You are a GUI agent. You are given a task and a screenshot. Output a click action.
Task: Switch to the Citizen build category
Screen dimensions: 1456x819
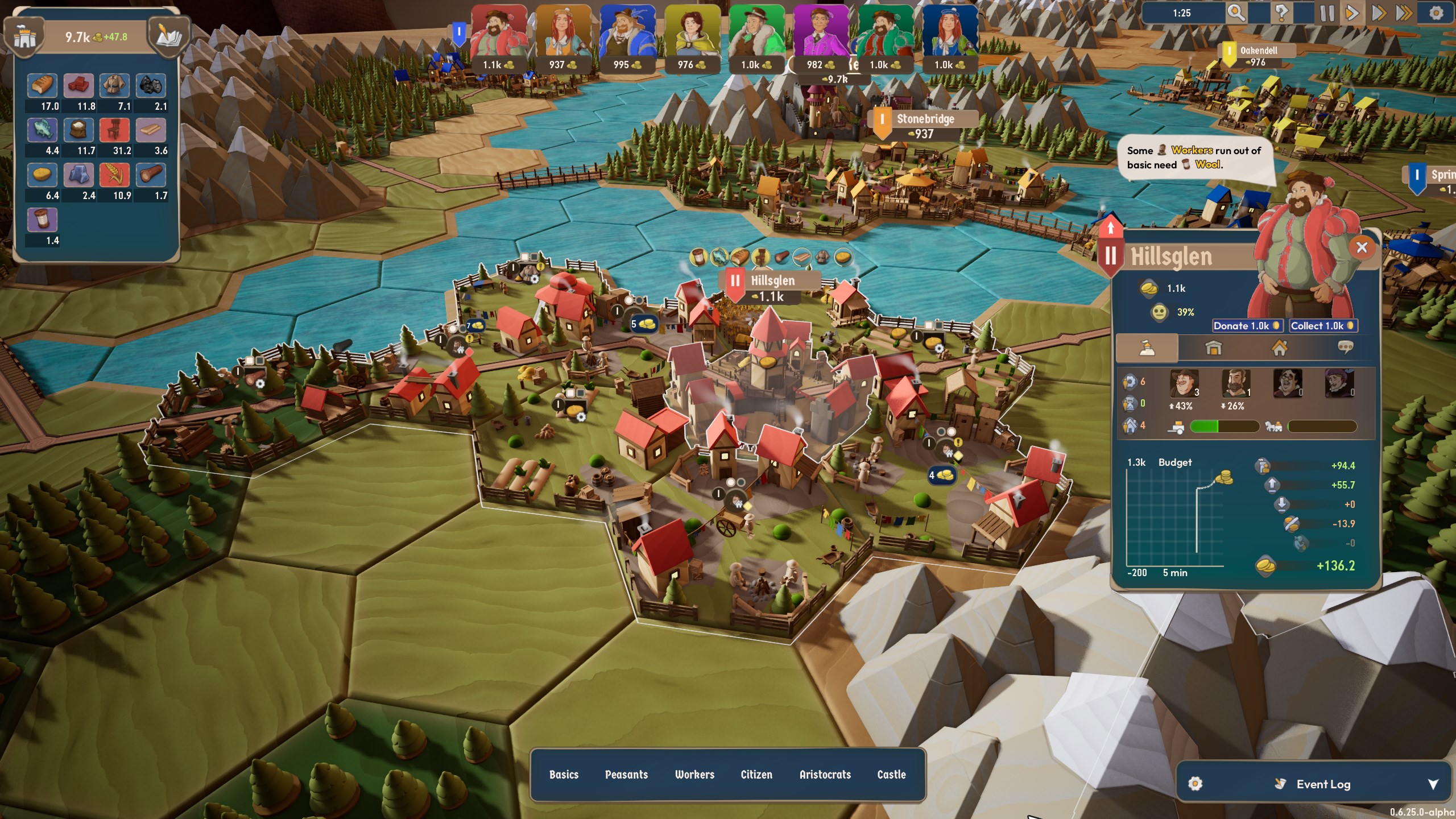[x=756, y=775]
